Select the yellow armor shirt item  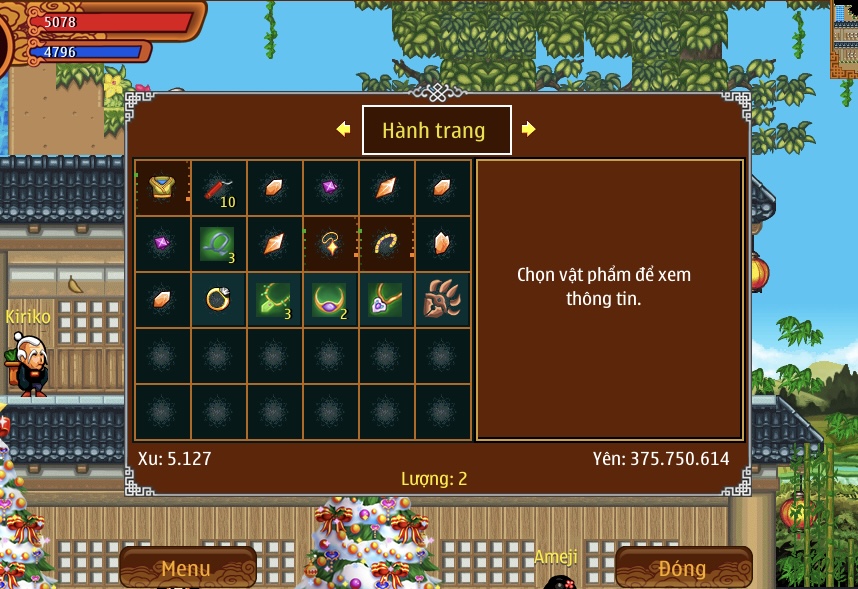(x=162, y=188)
